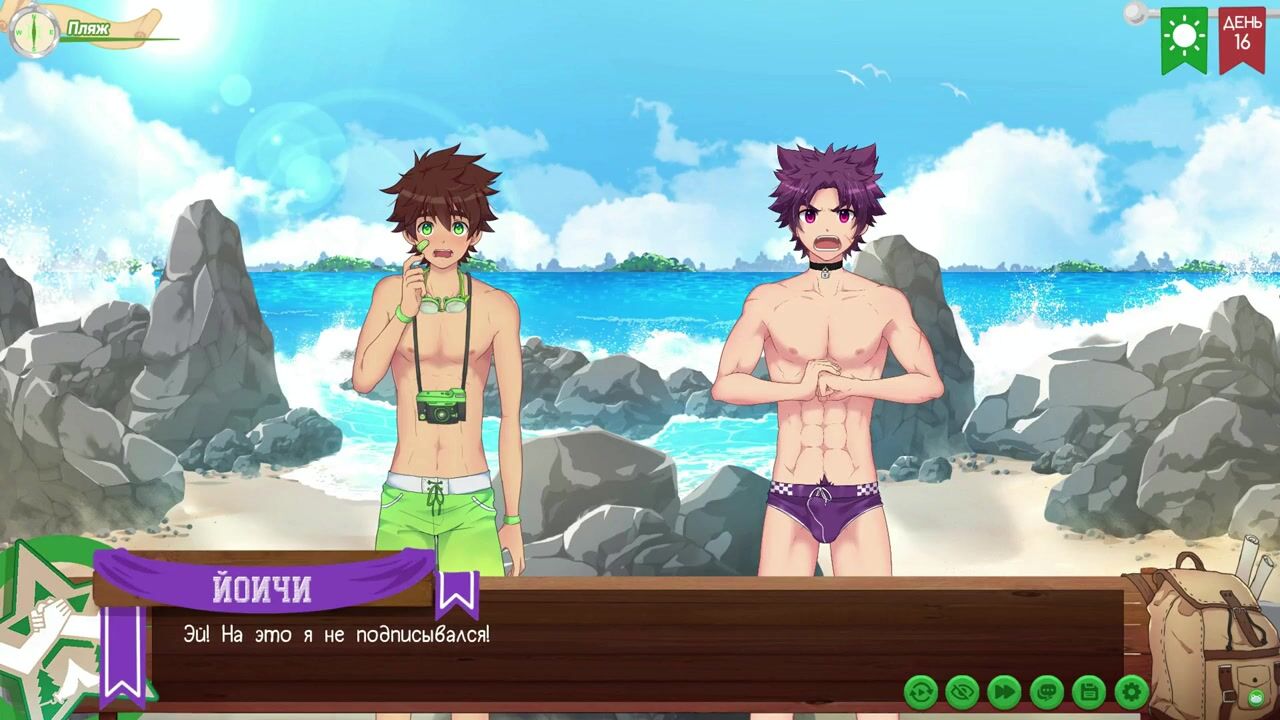Viewport: 1280px width, 720px height.
Task: Activate the fast-forward skip button
Action: pyautogui.click(x=1004, y=691)
